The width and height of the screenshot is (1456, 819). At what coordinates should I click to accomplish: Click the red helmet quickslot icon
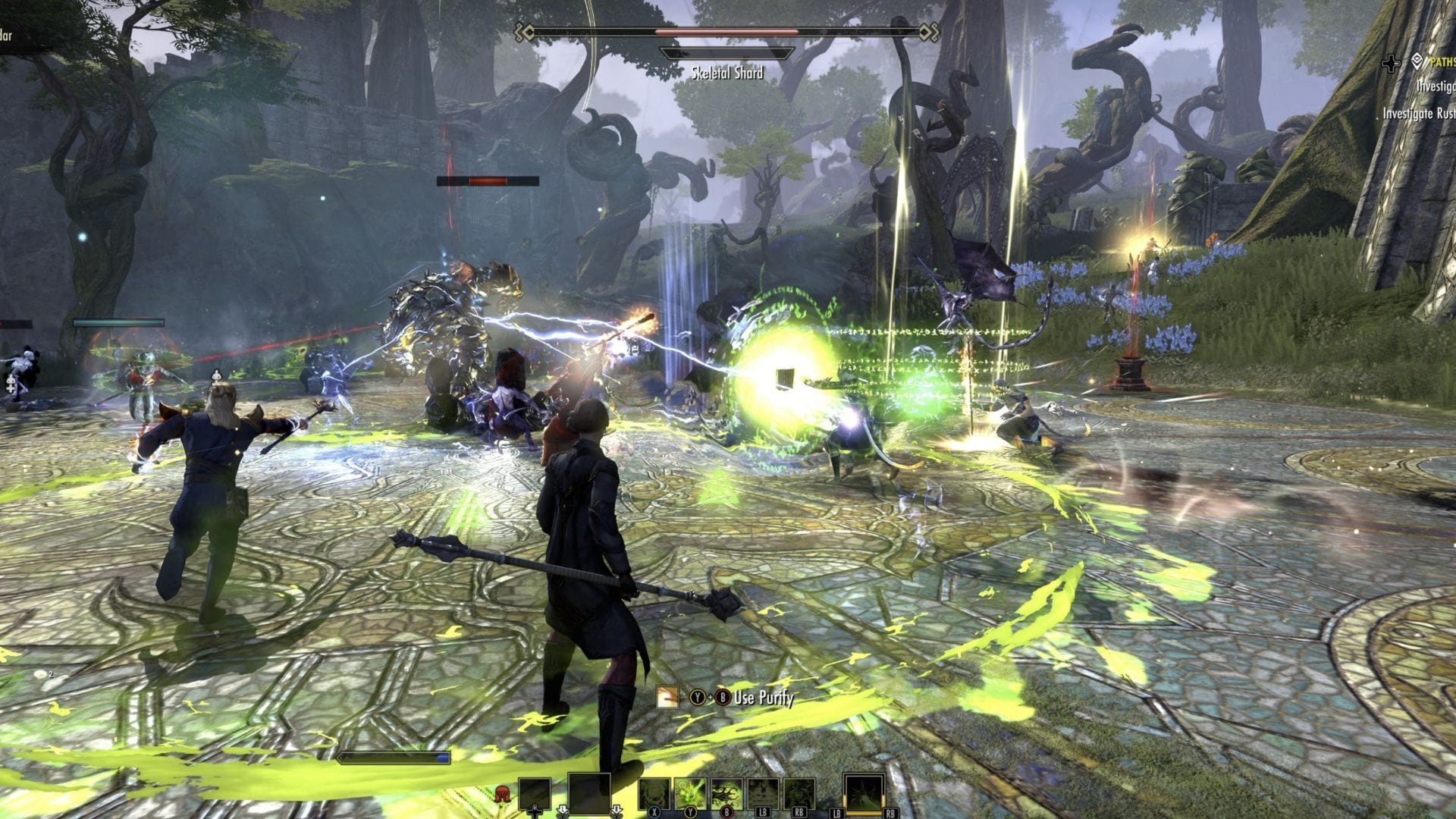coord(502,793)
